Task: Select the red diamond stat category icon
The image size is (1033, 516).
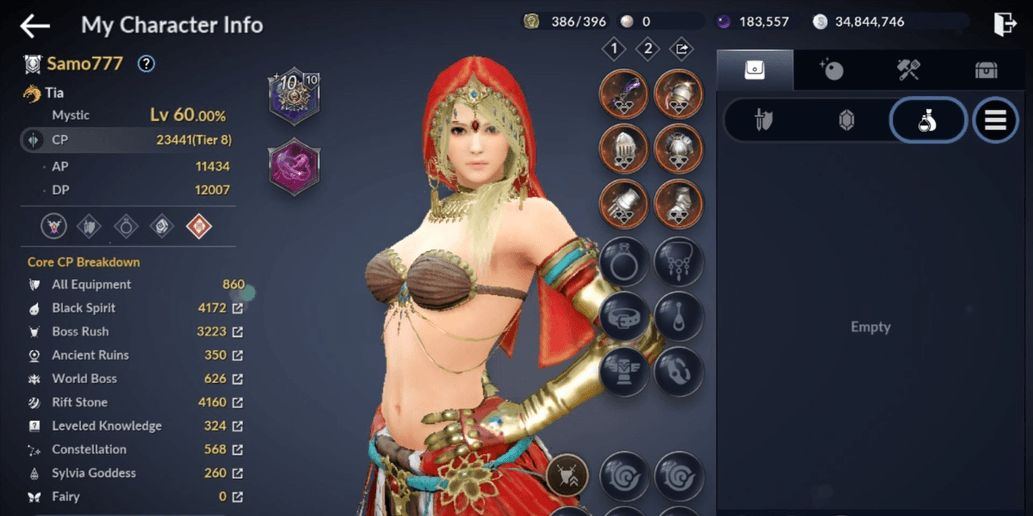Action: (199, 226)
